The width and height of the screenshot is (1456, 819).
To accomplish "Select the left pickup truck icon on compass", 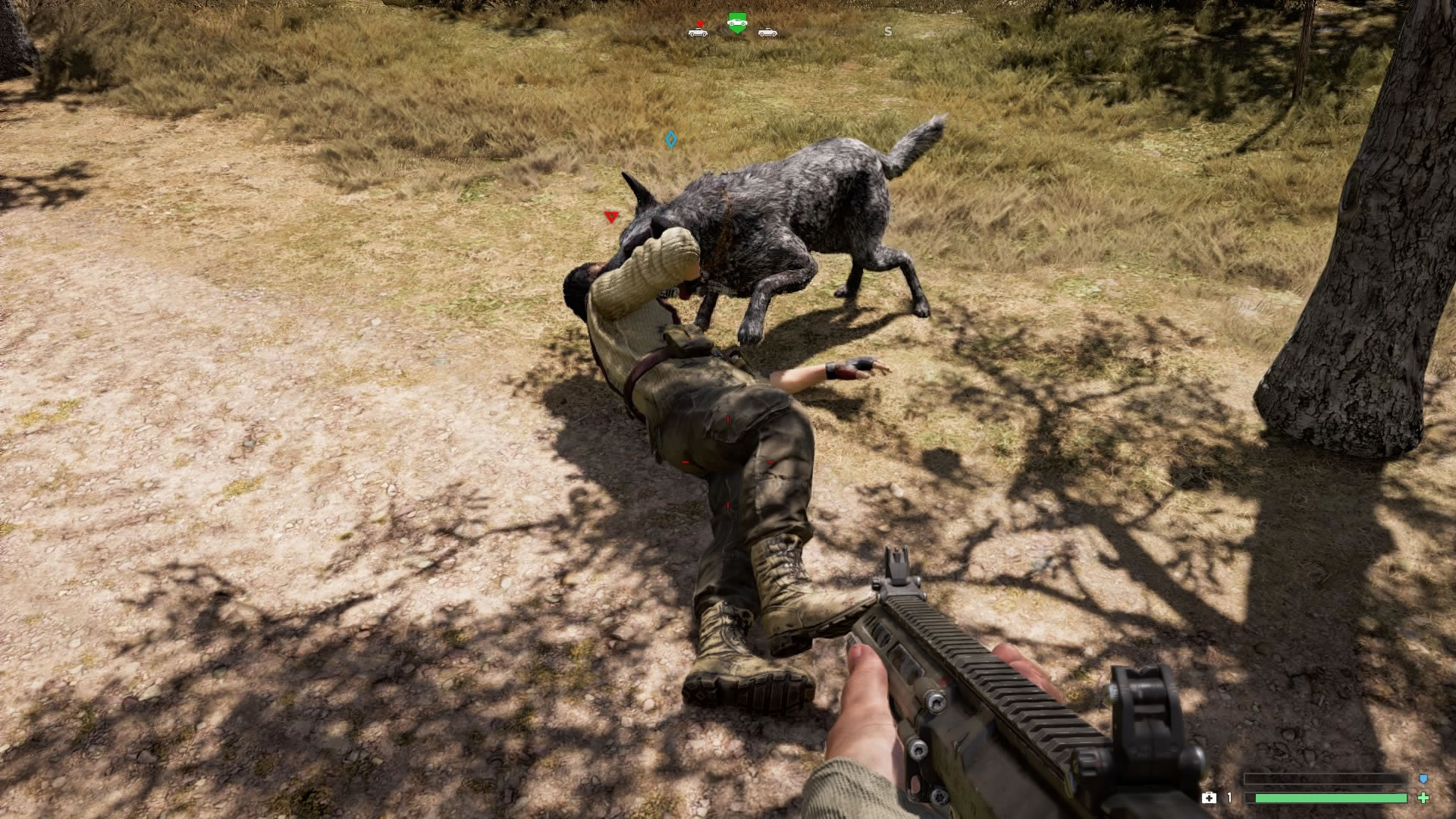I will 699,33.
